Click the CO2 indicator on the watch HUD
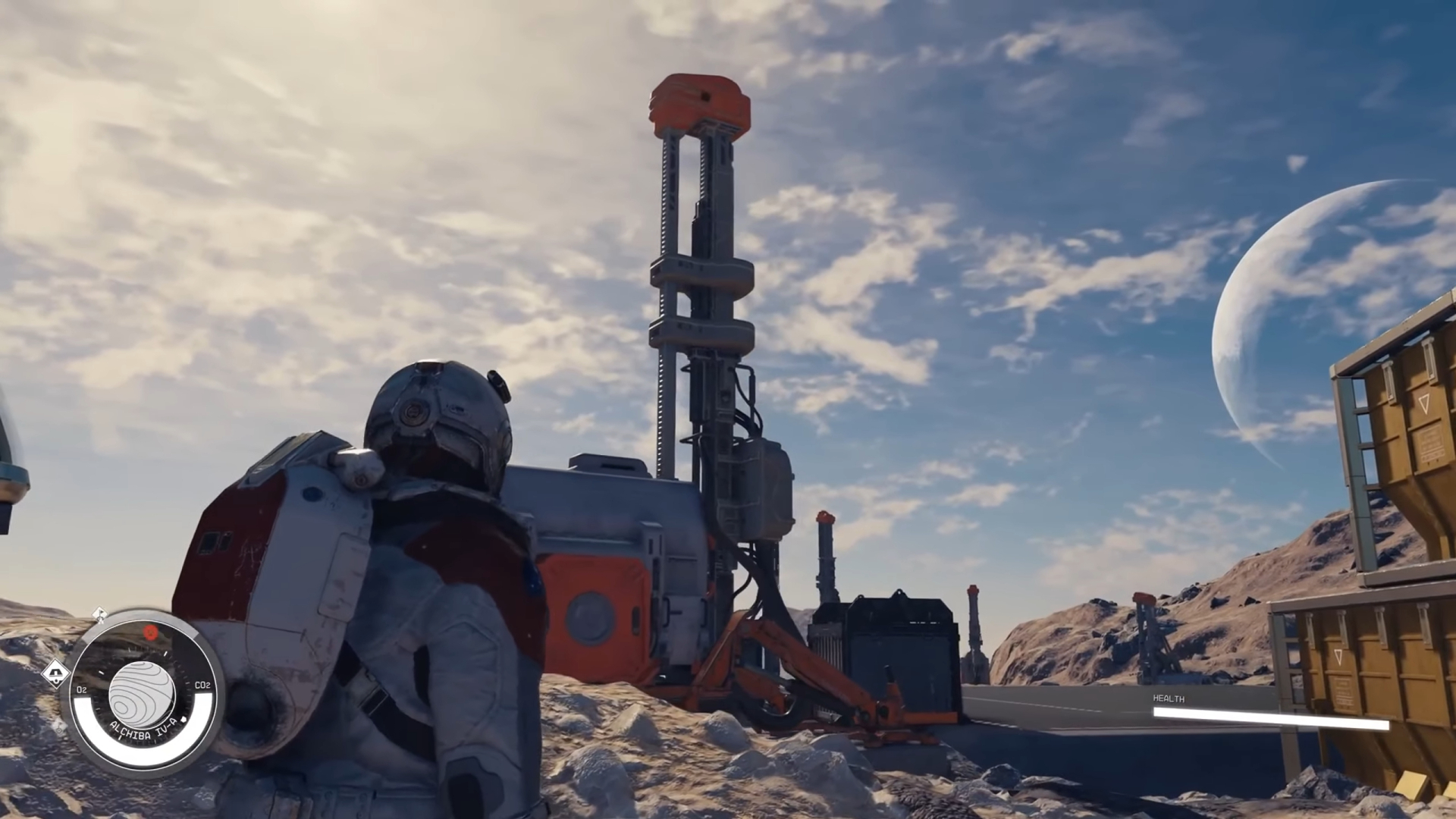 pyautogui.click(x=202, y=685)
